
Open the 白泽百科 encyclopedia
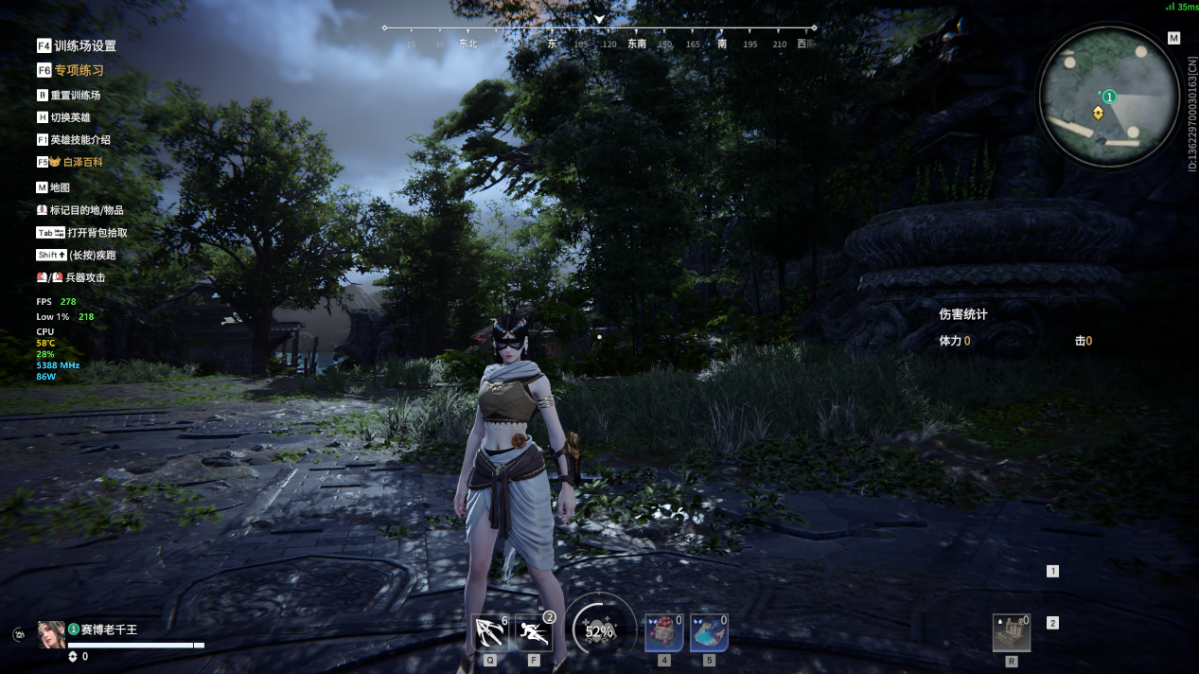point(81,162)
